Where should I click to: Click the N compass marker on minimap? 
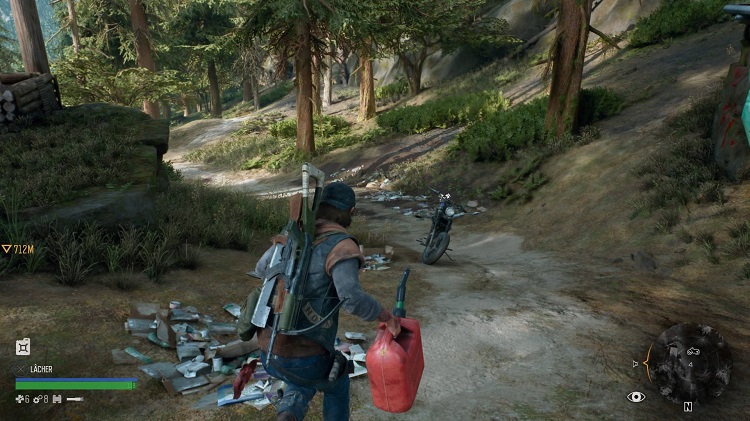[x=688, y=407]
